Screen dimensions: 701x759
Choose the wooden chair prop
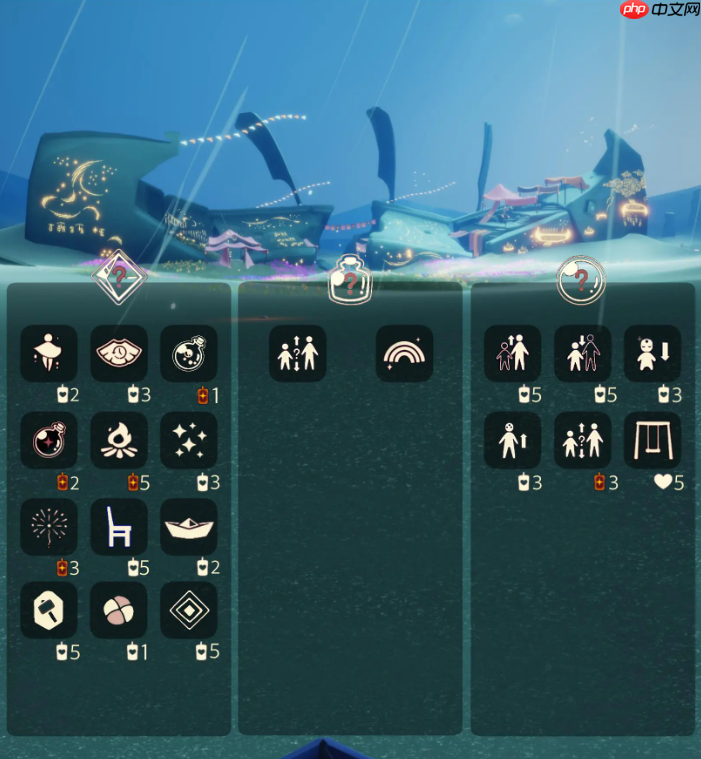(119, 526)
